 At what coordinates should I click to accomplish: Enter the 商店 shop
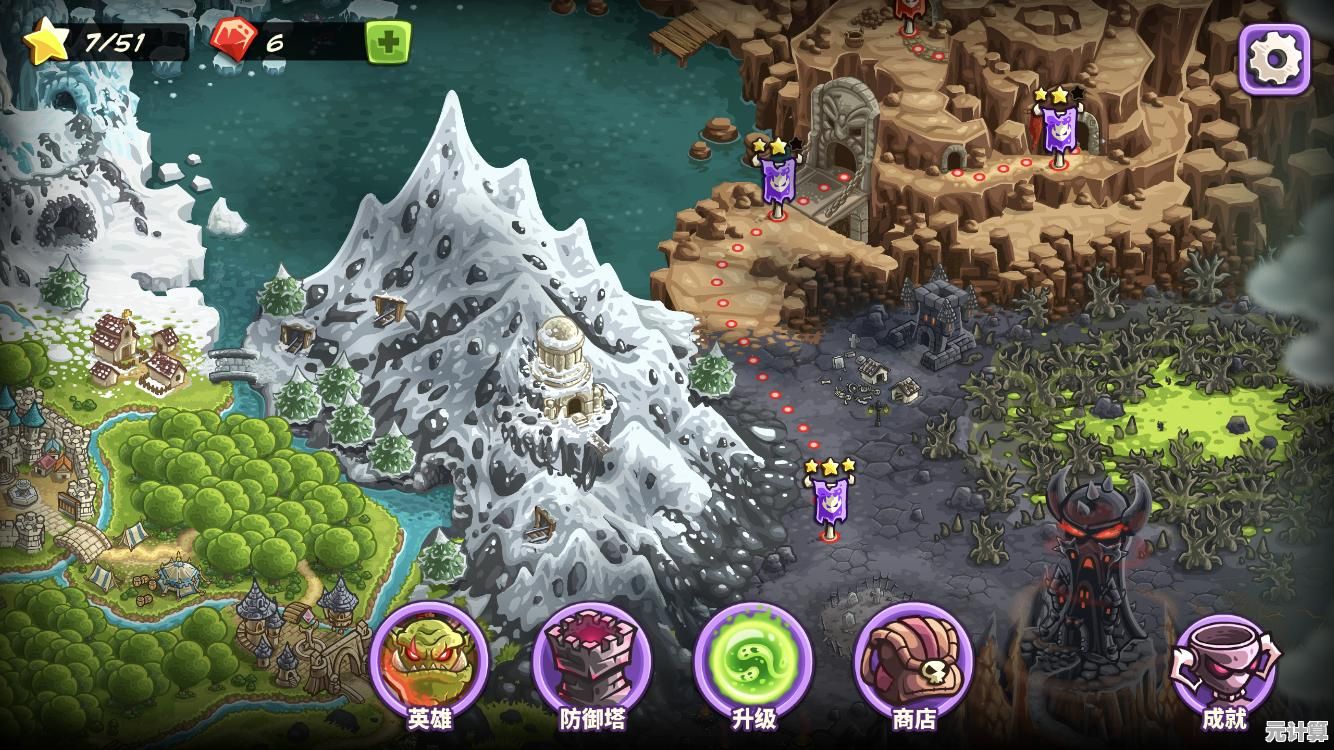(x=913, y=662)
